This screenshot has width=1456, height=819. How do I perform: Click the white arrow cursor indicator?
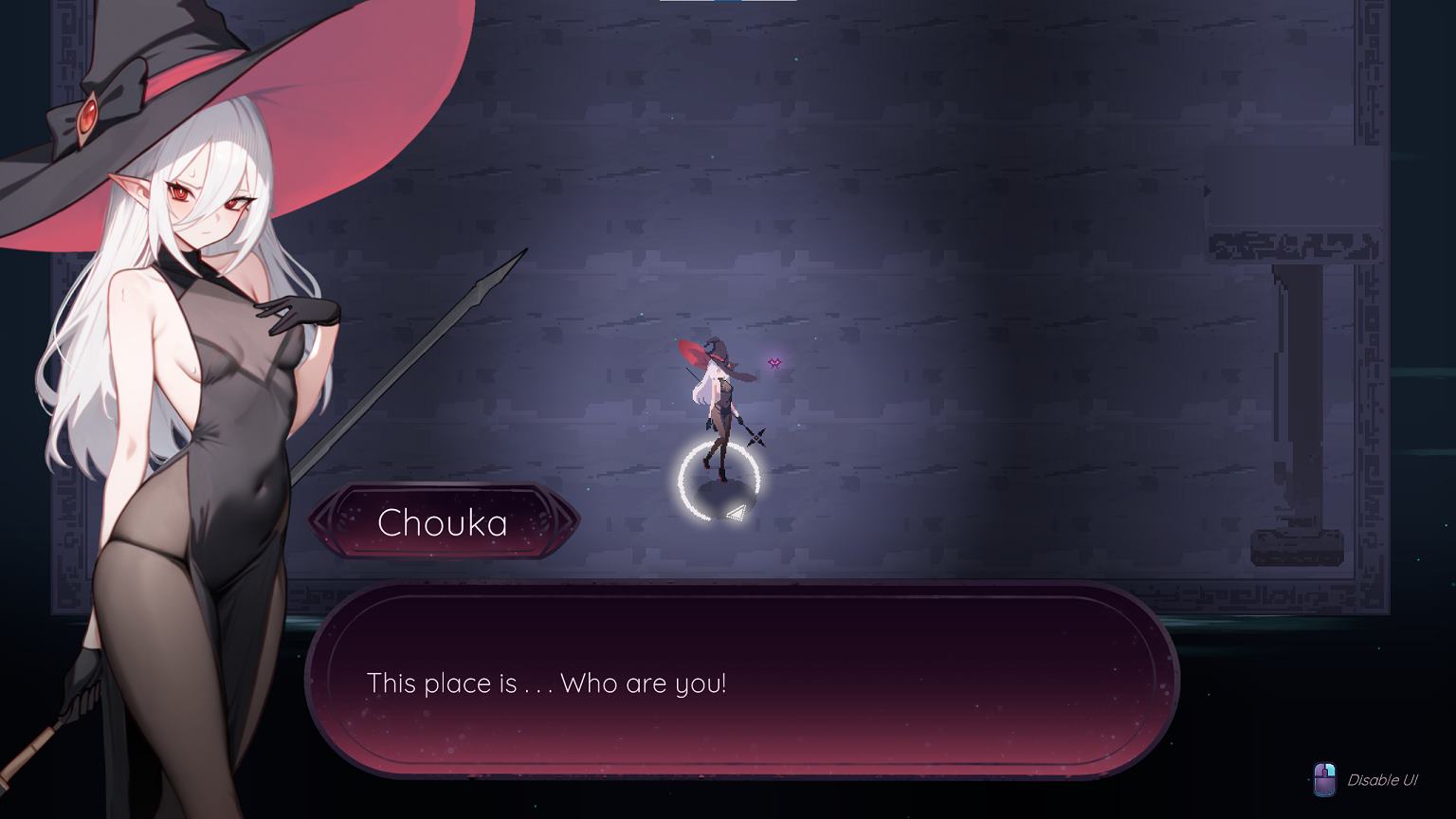coord(735,510)
